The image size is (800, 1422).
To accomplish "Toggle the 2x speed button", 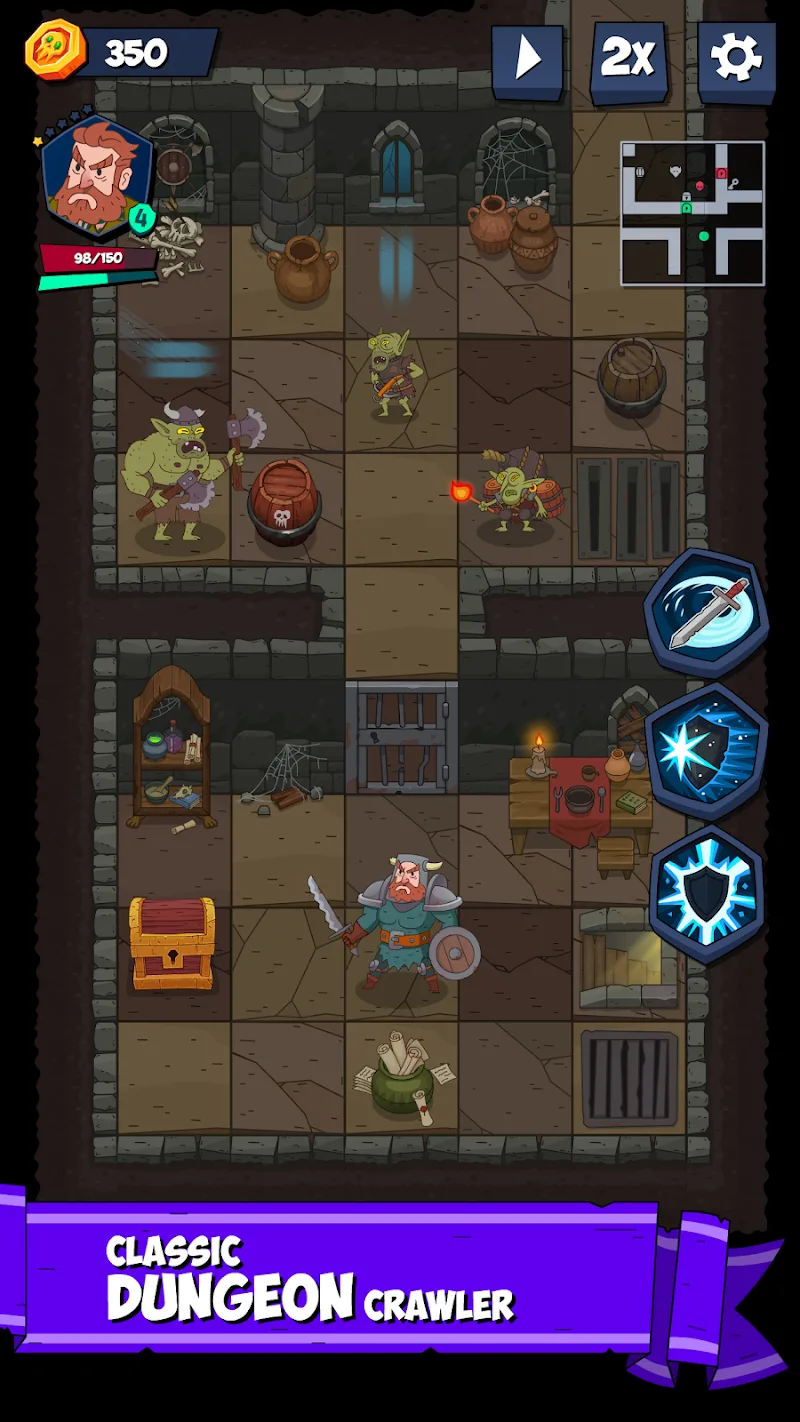I will pos(630,60).
